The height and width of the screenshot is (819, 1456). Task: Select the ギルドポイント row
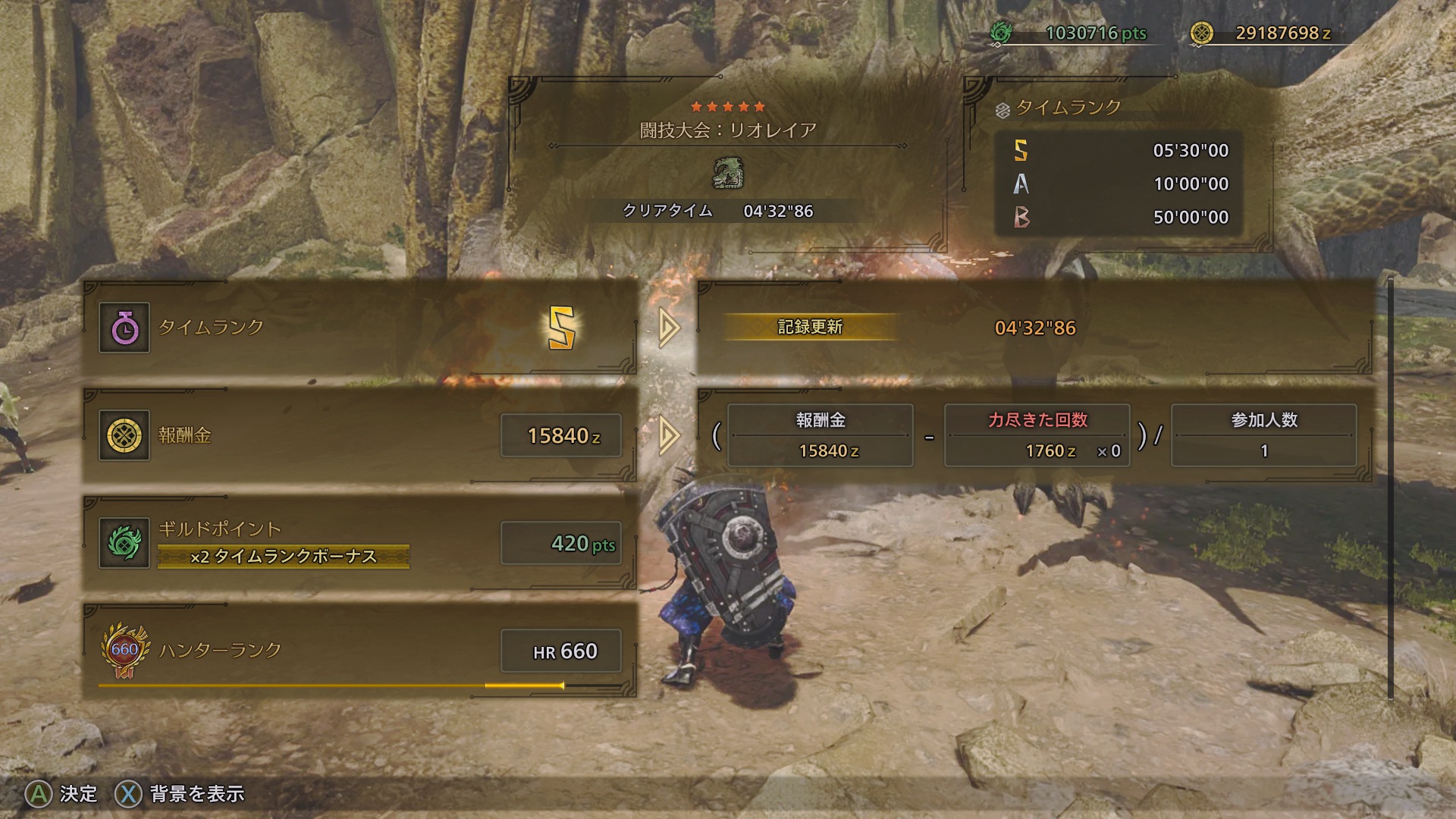click(359, 543)
